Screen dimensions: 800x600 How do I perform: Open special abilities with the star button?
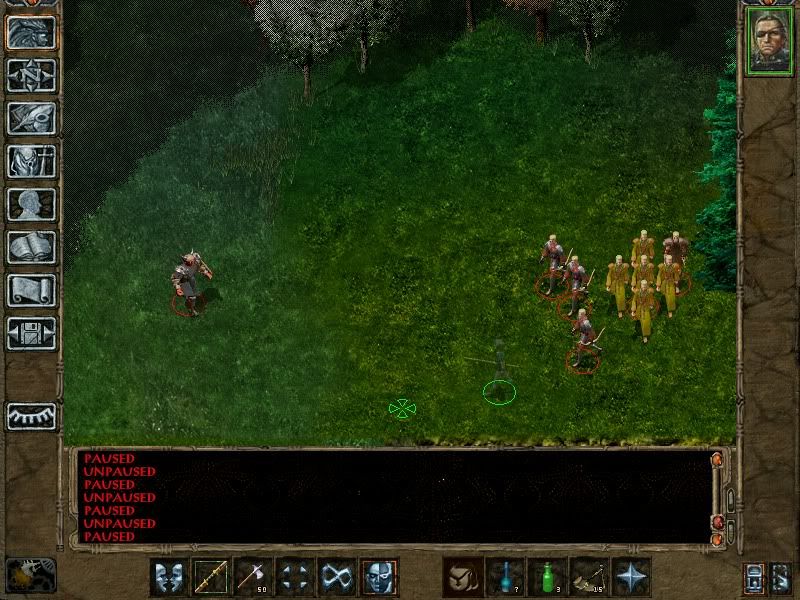tap(631, 577)
